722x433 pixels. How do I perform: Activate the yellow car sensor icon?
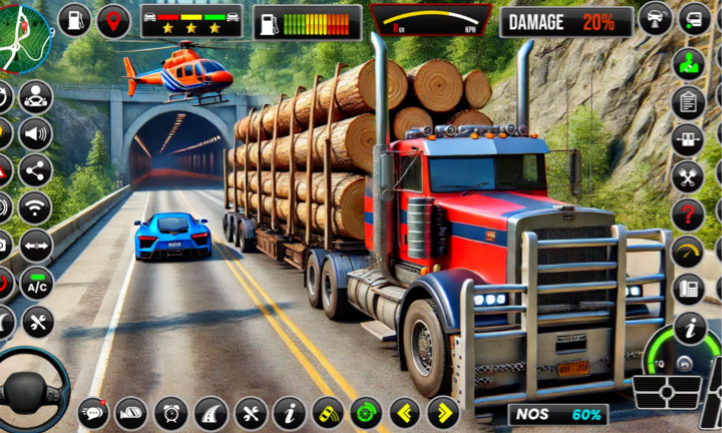[x=328, y=412]
